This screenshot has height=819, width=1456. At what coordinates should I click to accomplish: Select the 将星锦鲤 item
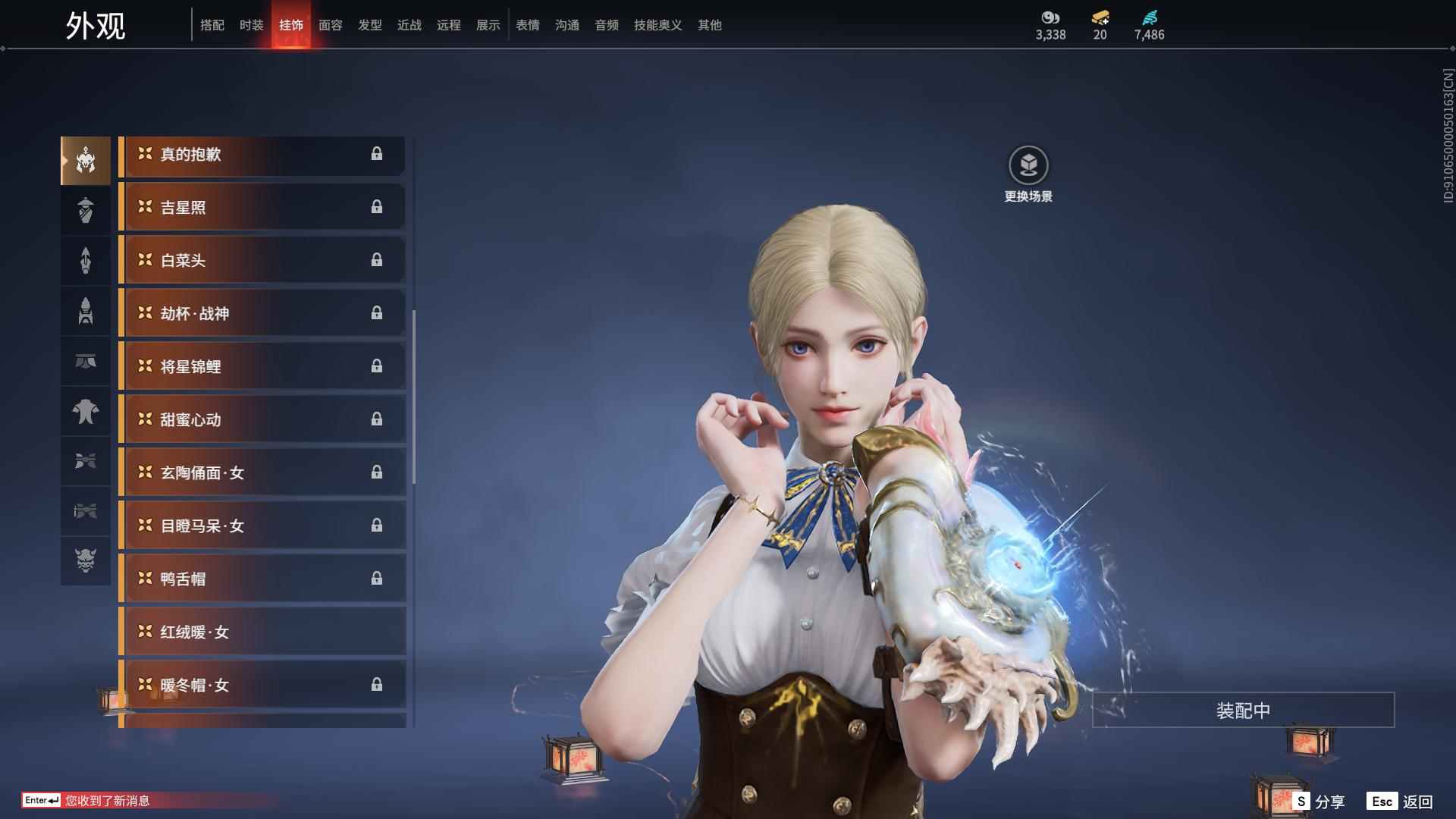point(262,367)
